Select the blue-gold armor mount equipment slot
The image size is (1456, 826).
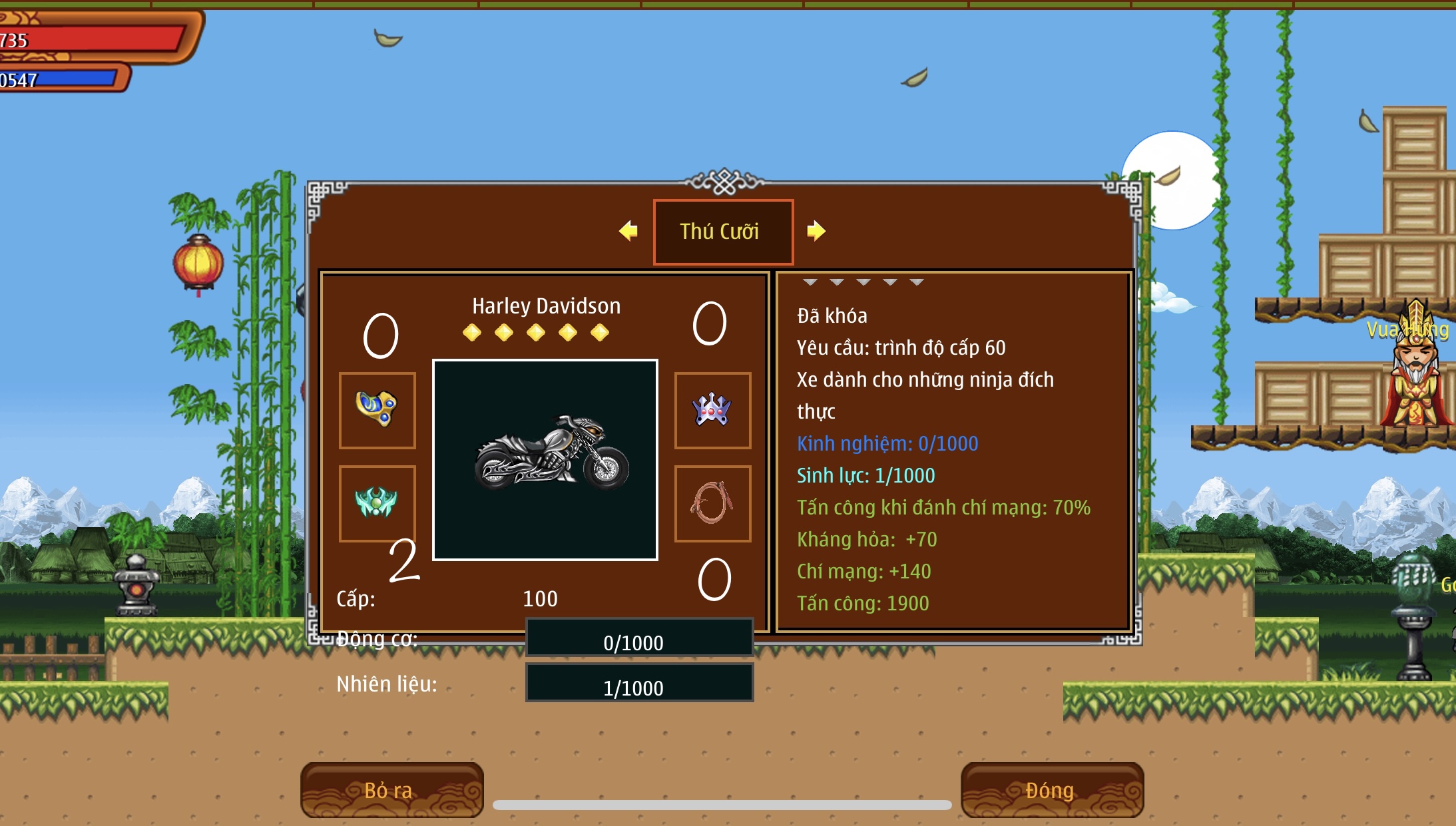point(377,410)
